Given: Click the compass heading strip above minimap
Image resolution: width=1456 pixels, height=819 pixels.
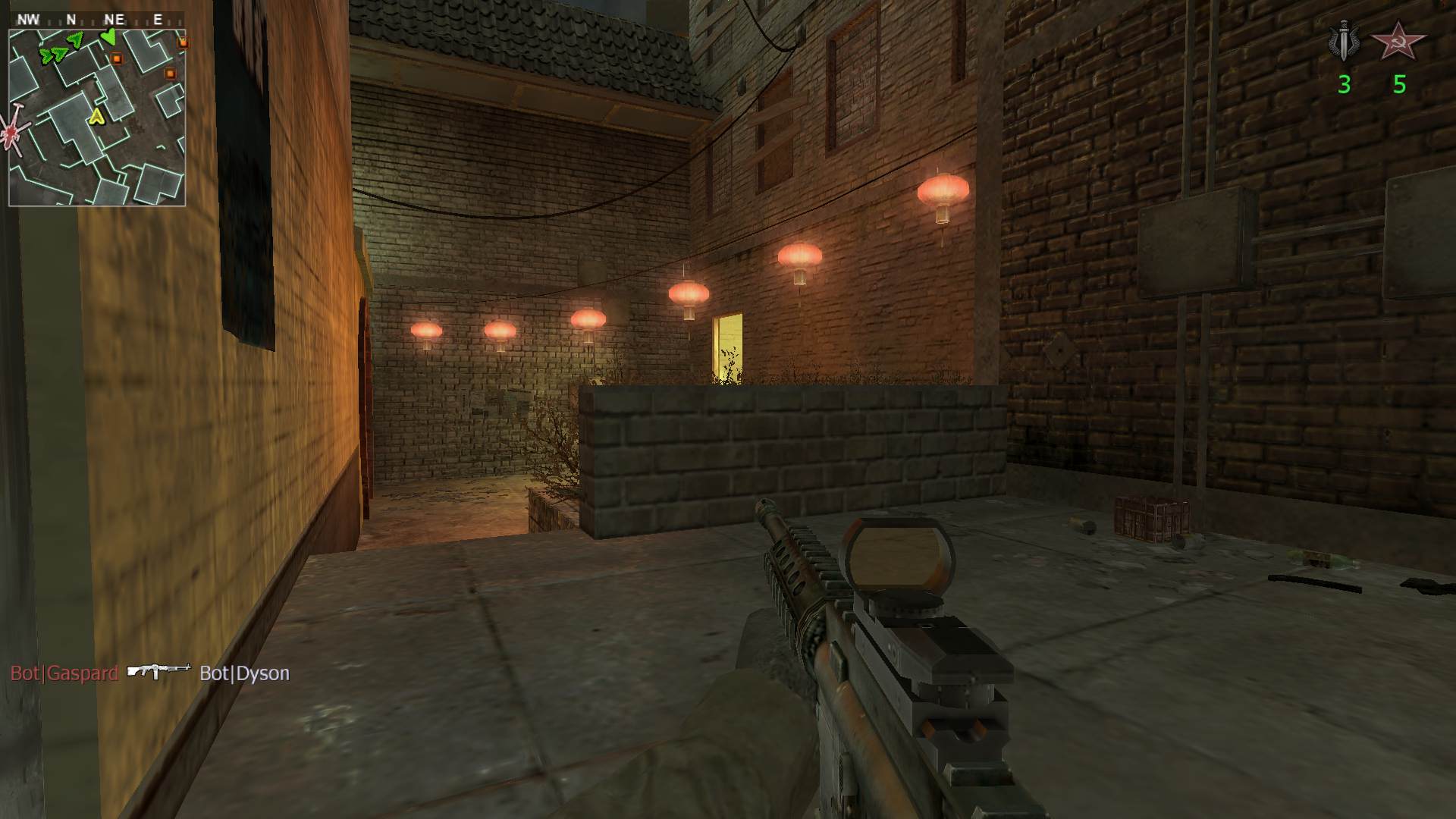Looking at the screenshot, I should coord(97,20).
